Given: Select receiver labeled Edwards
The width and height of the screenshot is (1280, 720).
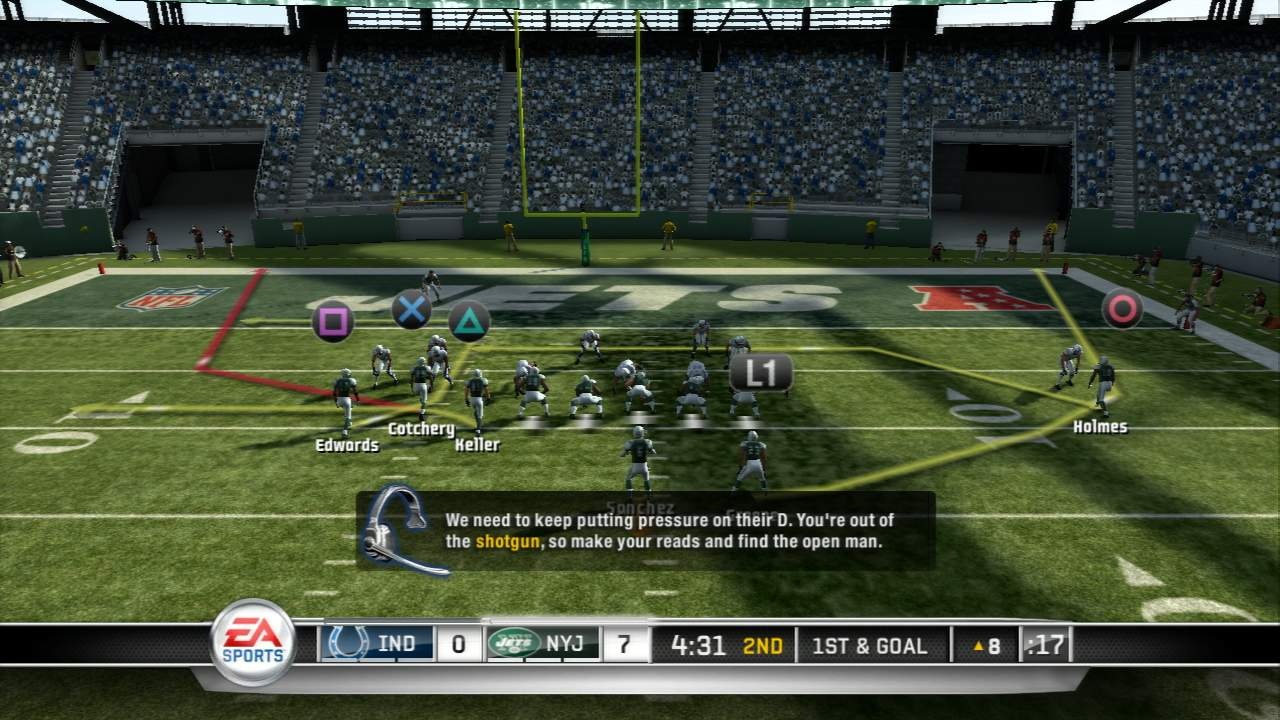Looking at the screenshot, I should point(347,445).
